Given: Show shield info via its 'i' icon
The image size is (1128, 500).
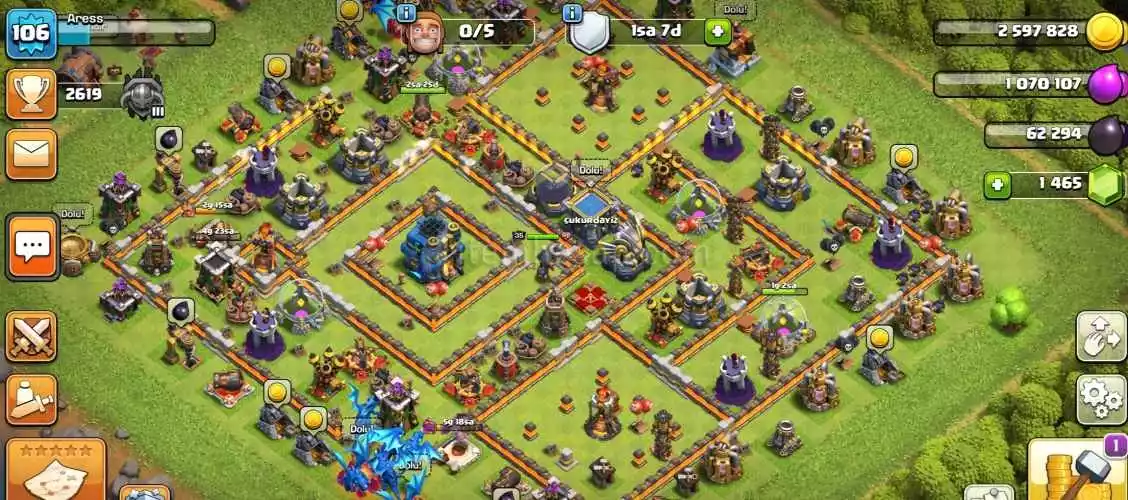Looking at the screenshot, I should (x=572, y=13).
